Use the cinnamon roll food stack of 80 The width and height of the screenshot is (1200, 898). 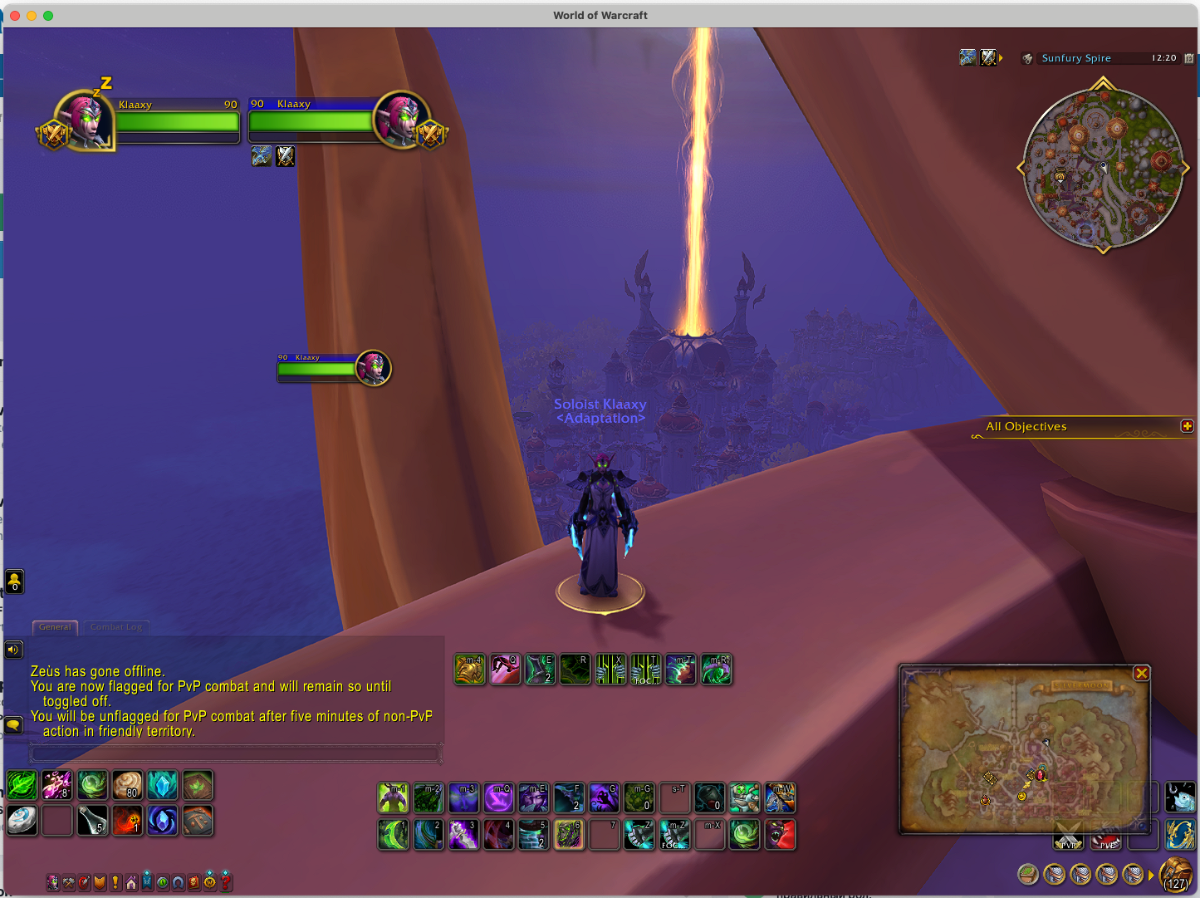(x=127, y=785)
